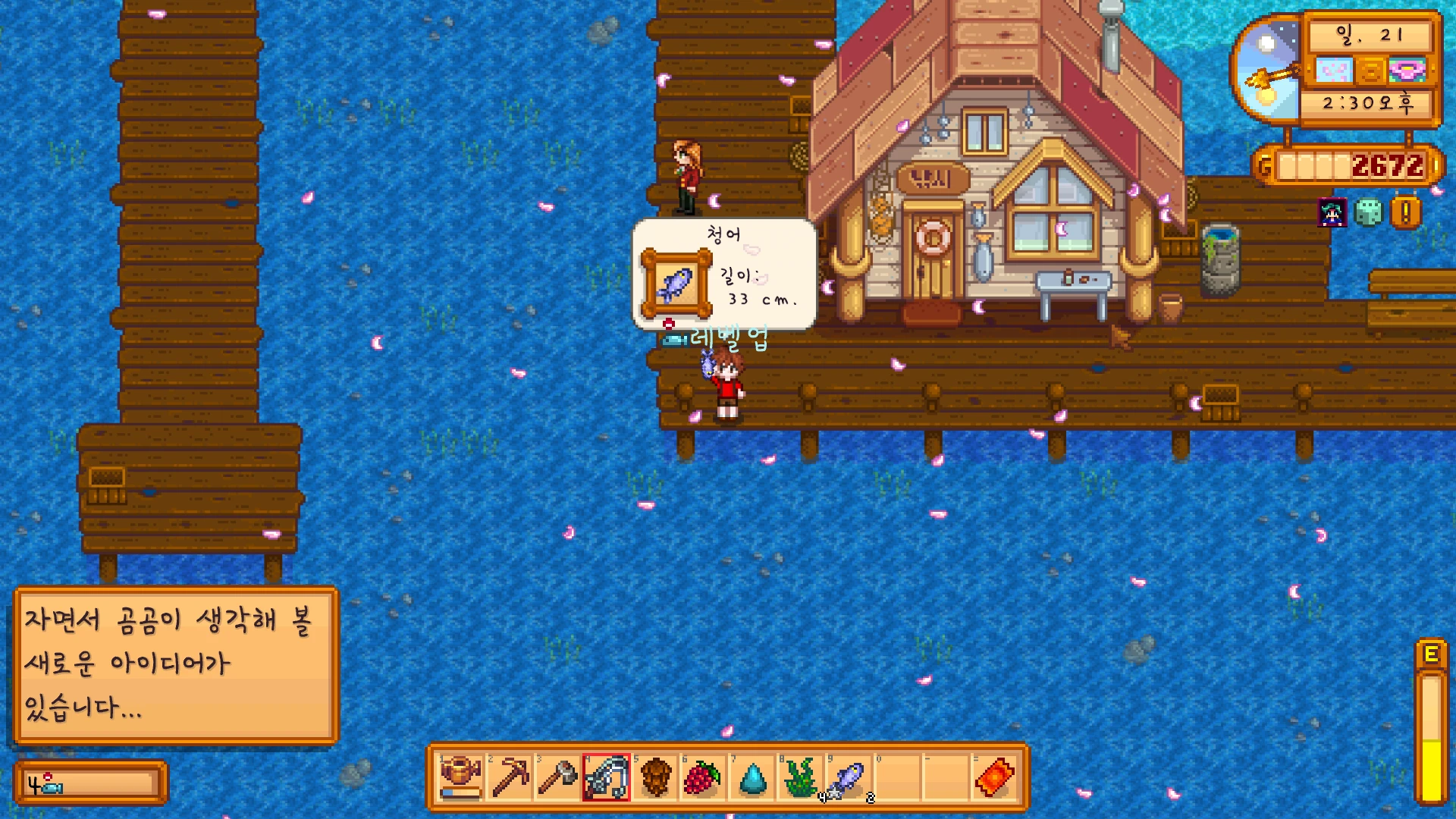The width and height of the screenshot is (1456, 819).
Task: Click the fishing level-up notification box
Action: [90, 783]
